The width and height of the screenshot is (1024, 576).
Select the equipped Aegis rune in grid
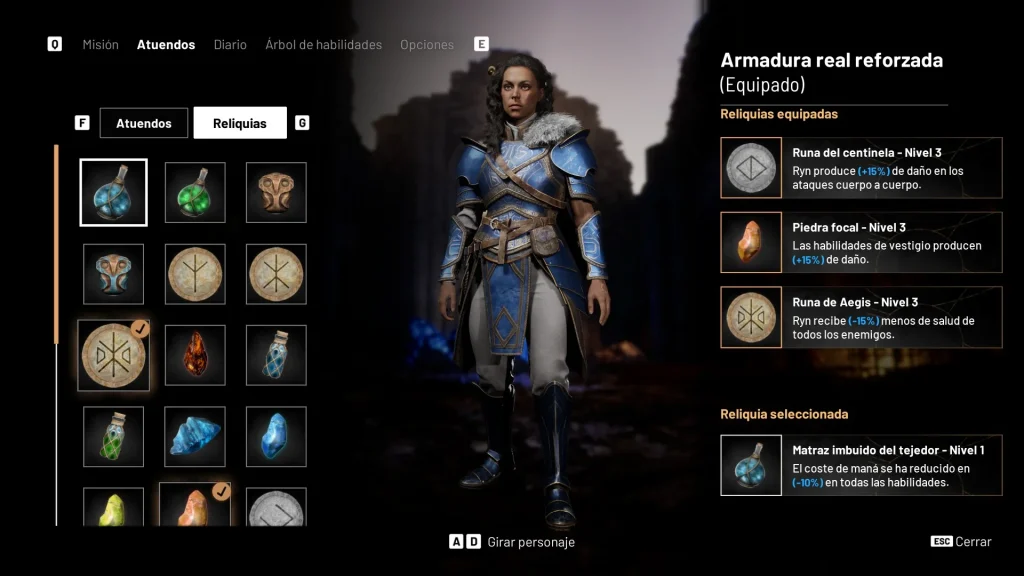click(114, 355)
